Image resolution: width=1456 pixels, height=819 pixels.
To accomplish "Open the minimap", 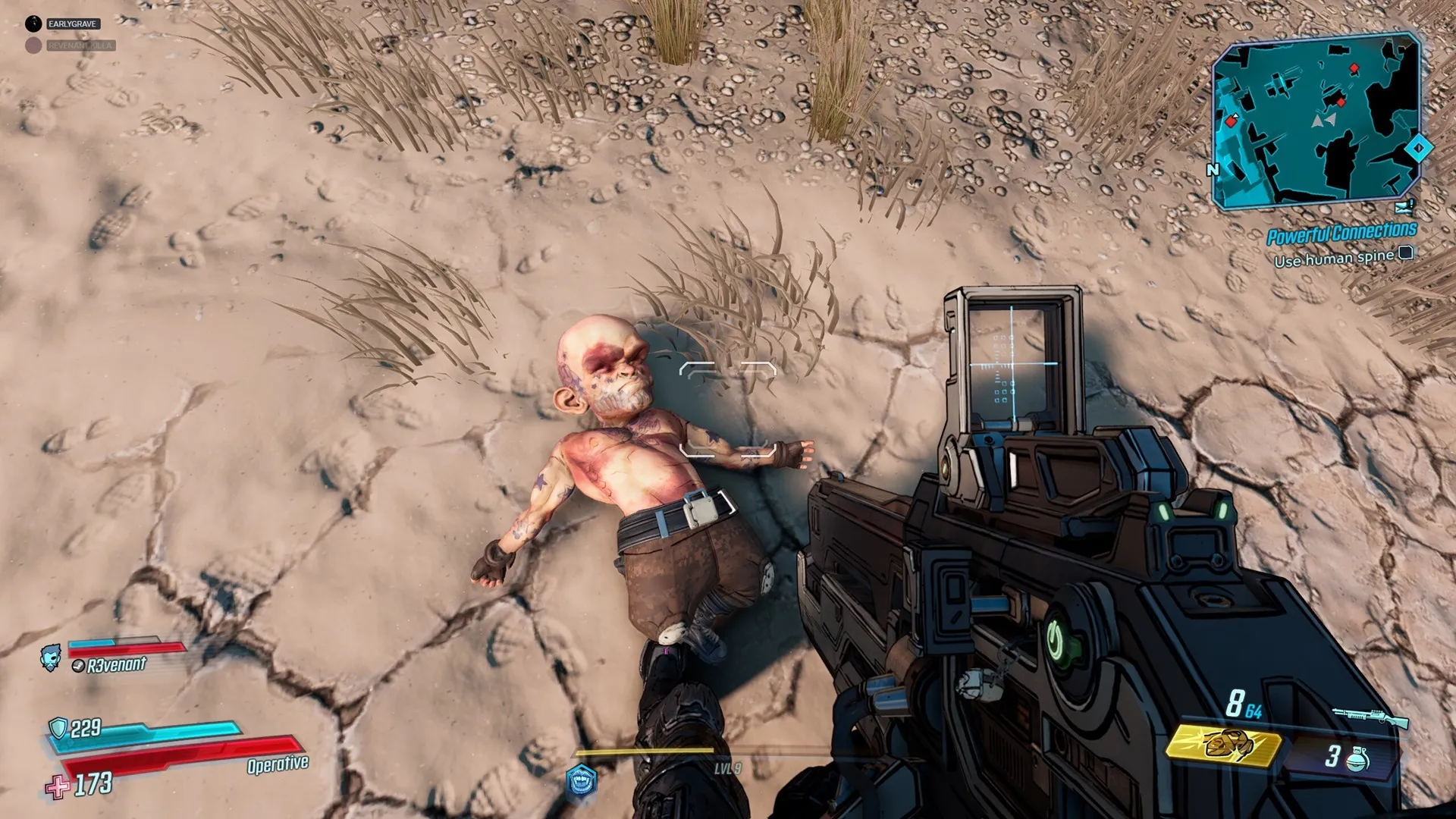I will click(1316, 121).
